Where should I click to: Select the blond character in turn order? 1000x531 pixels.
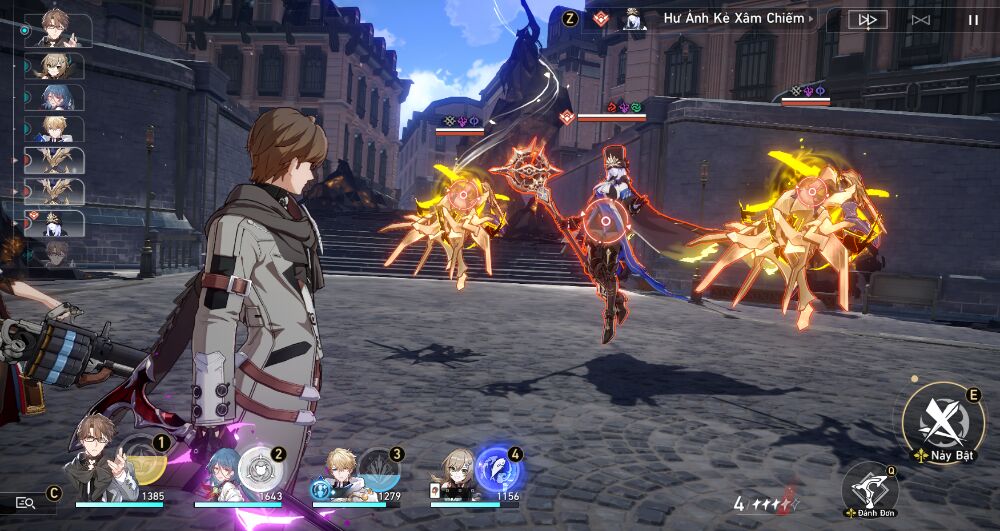point(58,129)
